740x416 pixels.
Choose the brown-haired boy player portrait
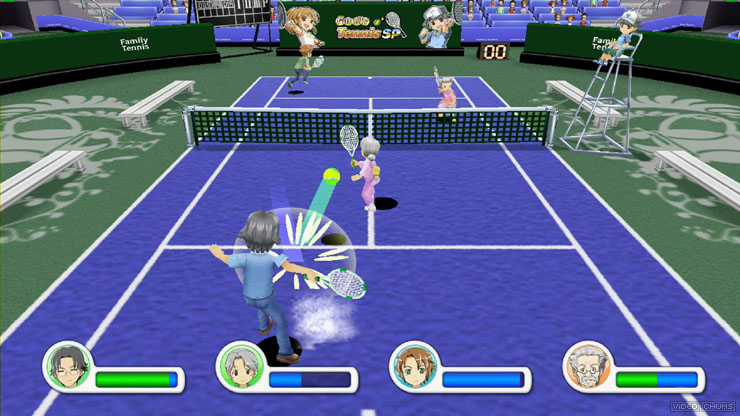coord(412,366)
